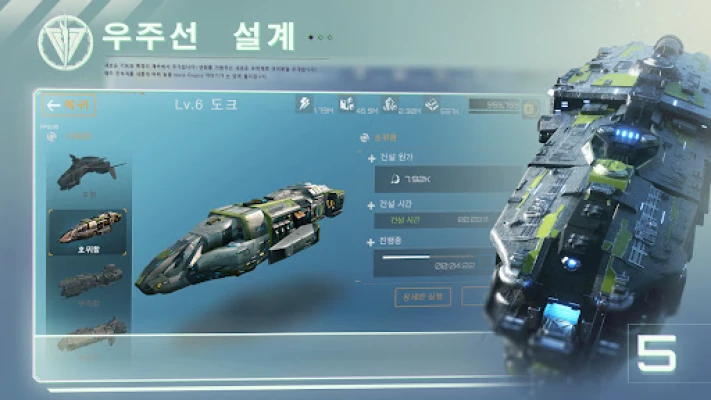Click the plus button beside the resource counter
Image resolution: width=711 pixels, height=400 pixels.
point(529,107)
